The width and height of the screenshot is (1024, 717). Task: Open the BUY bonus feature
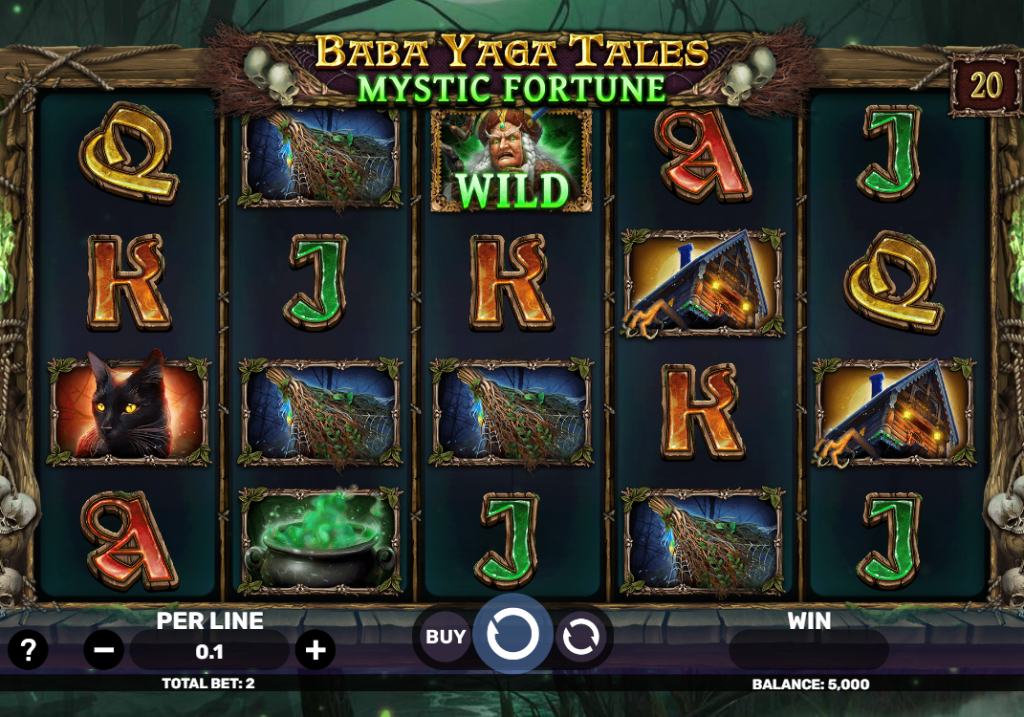[446, 637]
